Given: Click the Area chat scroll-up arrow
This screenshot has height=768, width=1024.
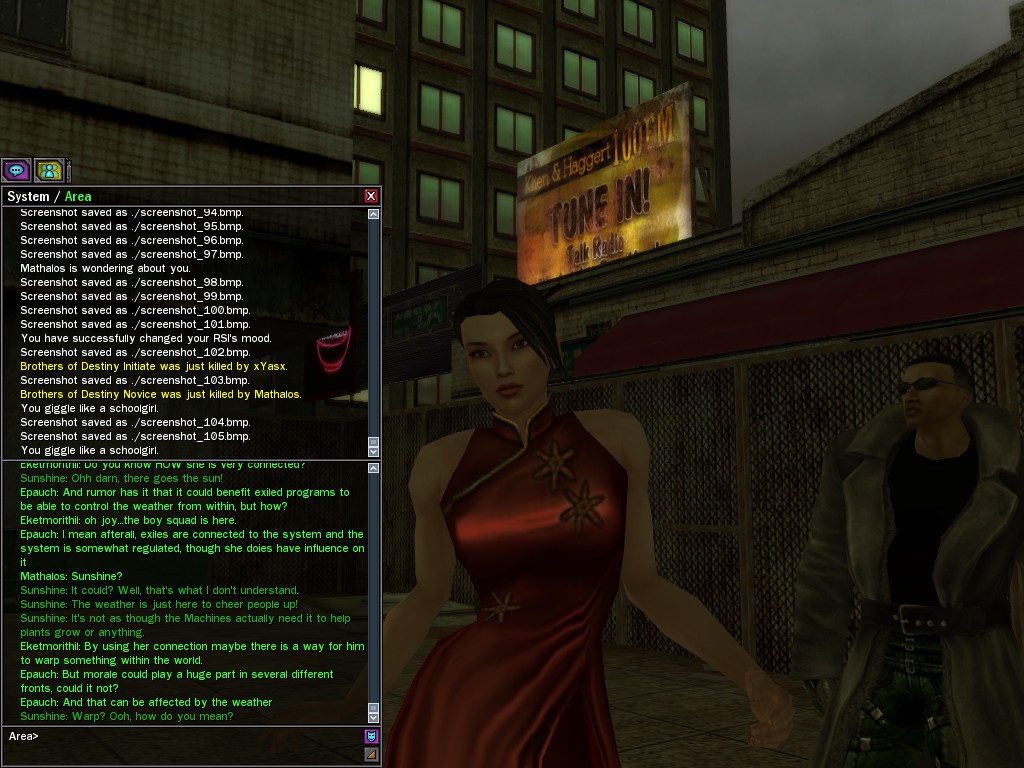Looking at the screenshot, I should 374,467.
